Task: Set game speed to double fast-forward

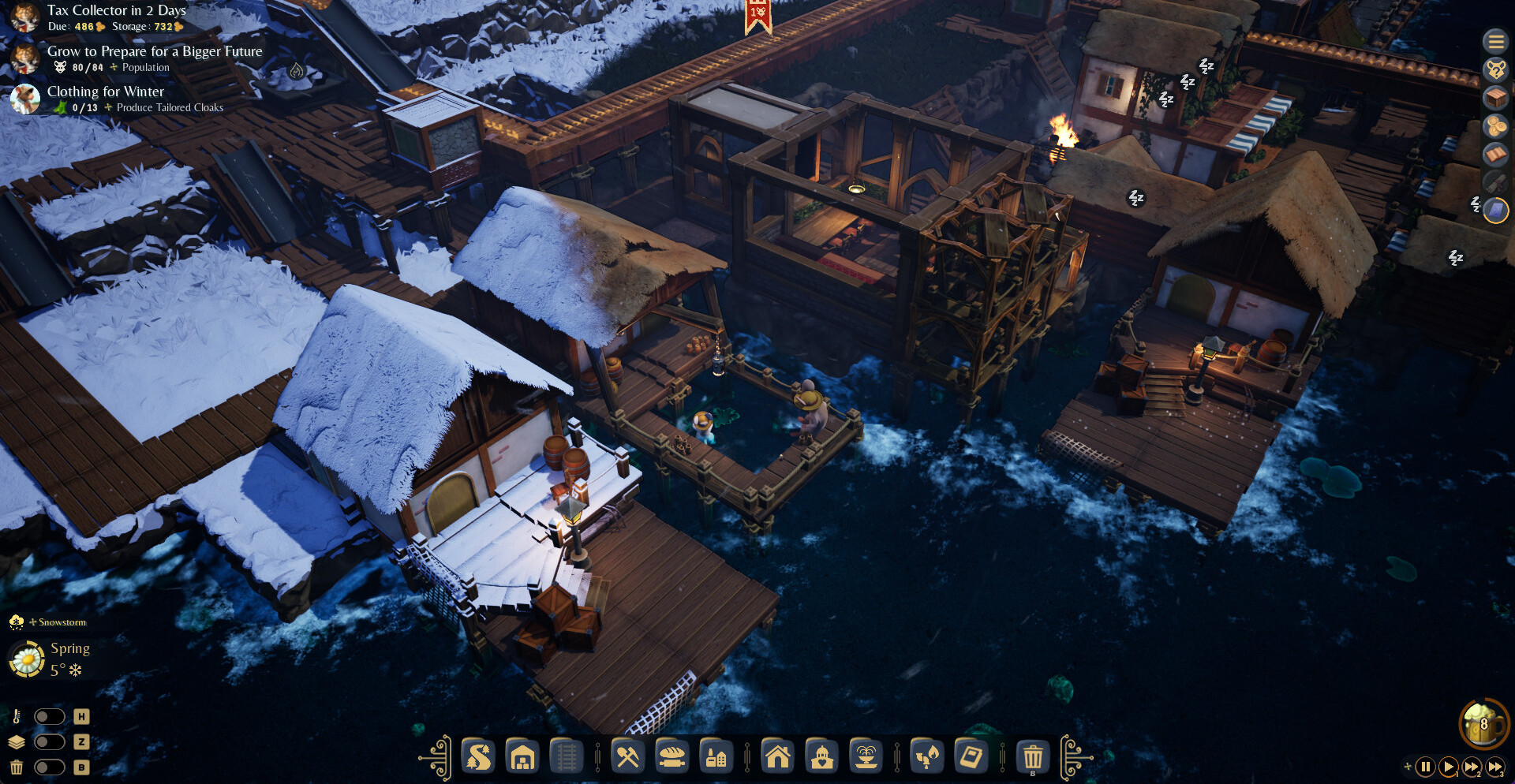Action: [x=1472, y=767]
